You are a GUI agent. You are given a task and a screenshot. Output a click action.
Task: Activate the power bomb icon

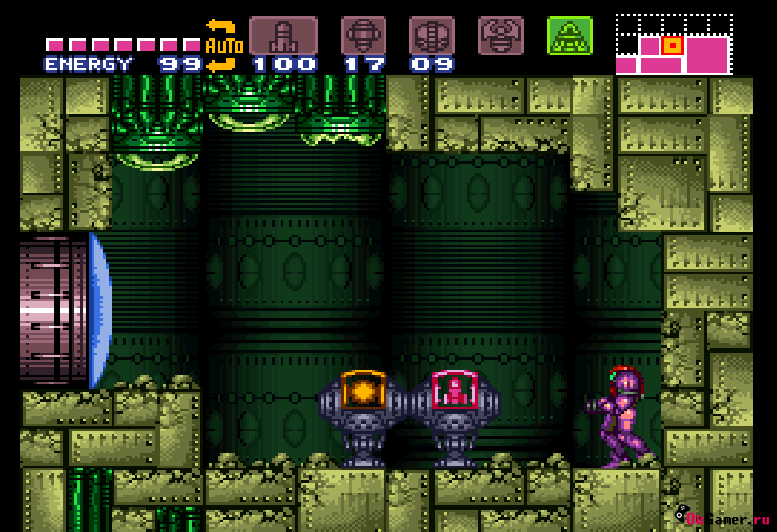tap(432, 36)
